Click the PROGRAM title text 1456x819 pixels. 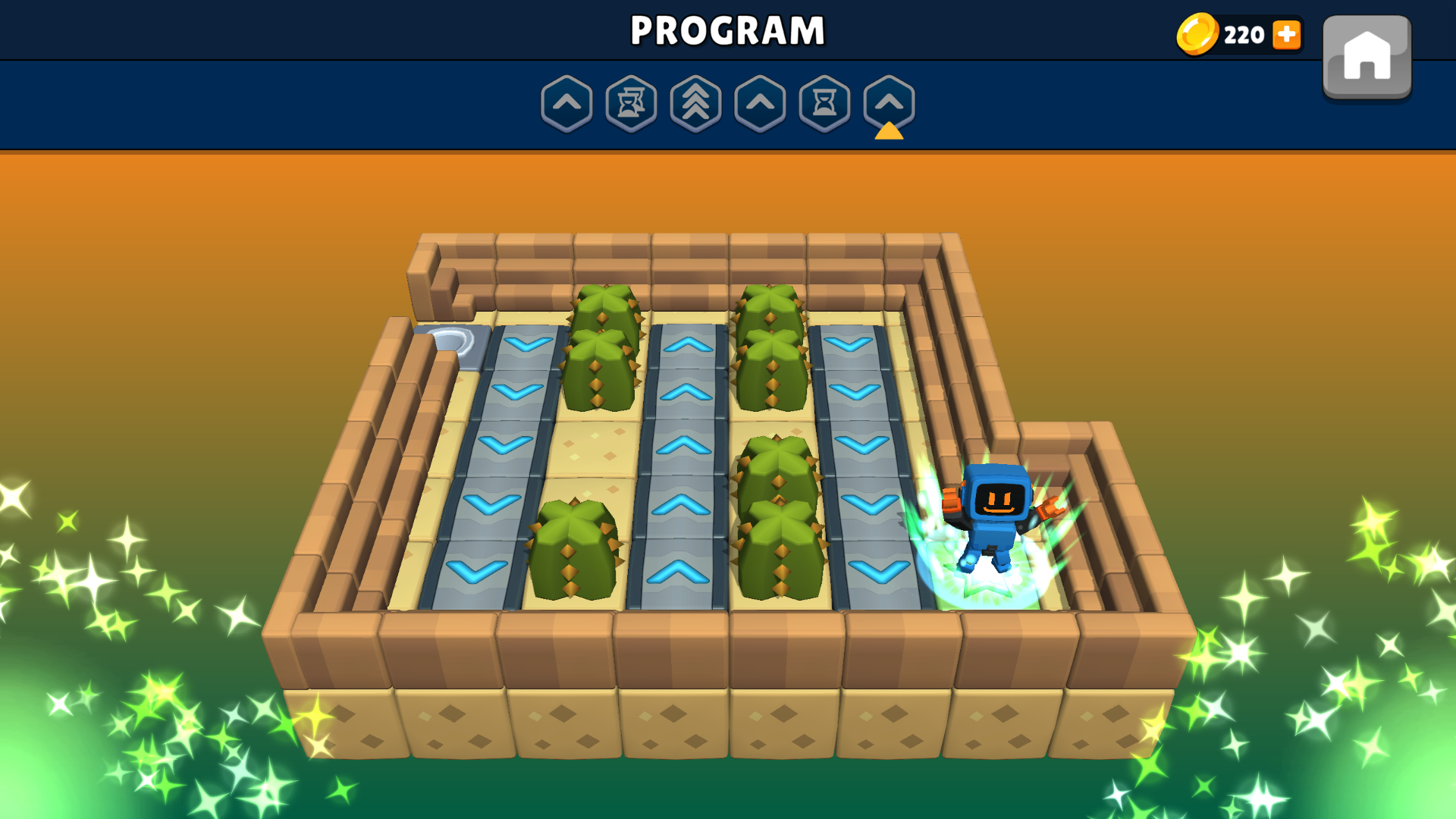click(727, 30)
